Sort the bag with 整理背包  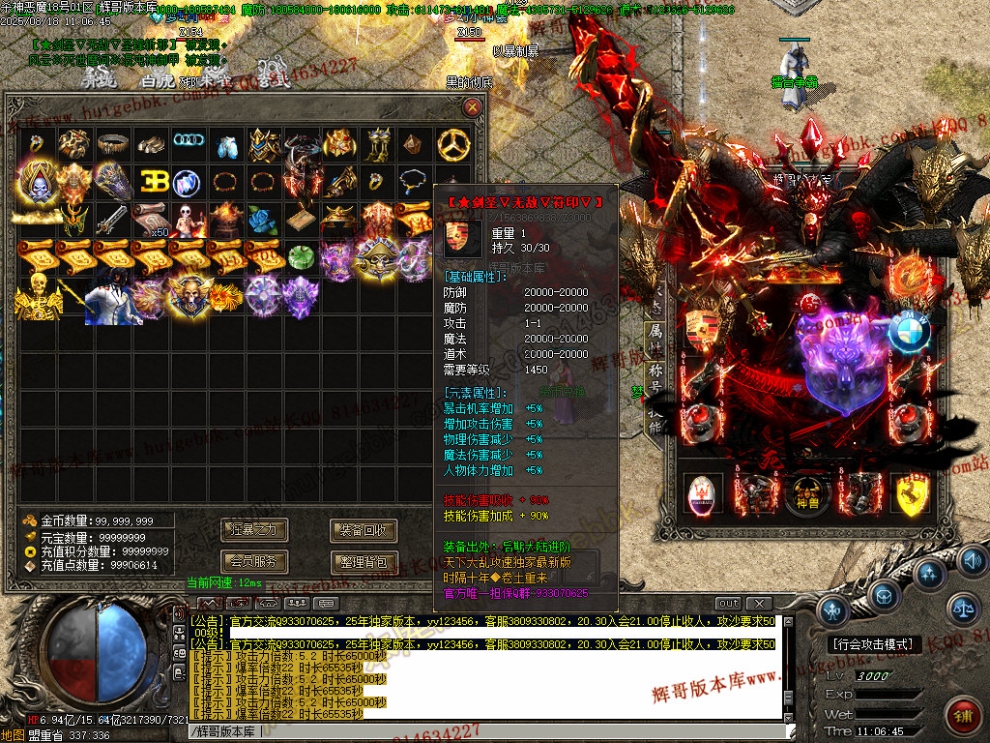click(x=363, y=561)
